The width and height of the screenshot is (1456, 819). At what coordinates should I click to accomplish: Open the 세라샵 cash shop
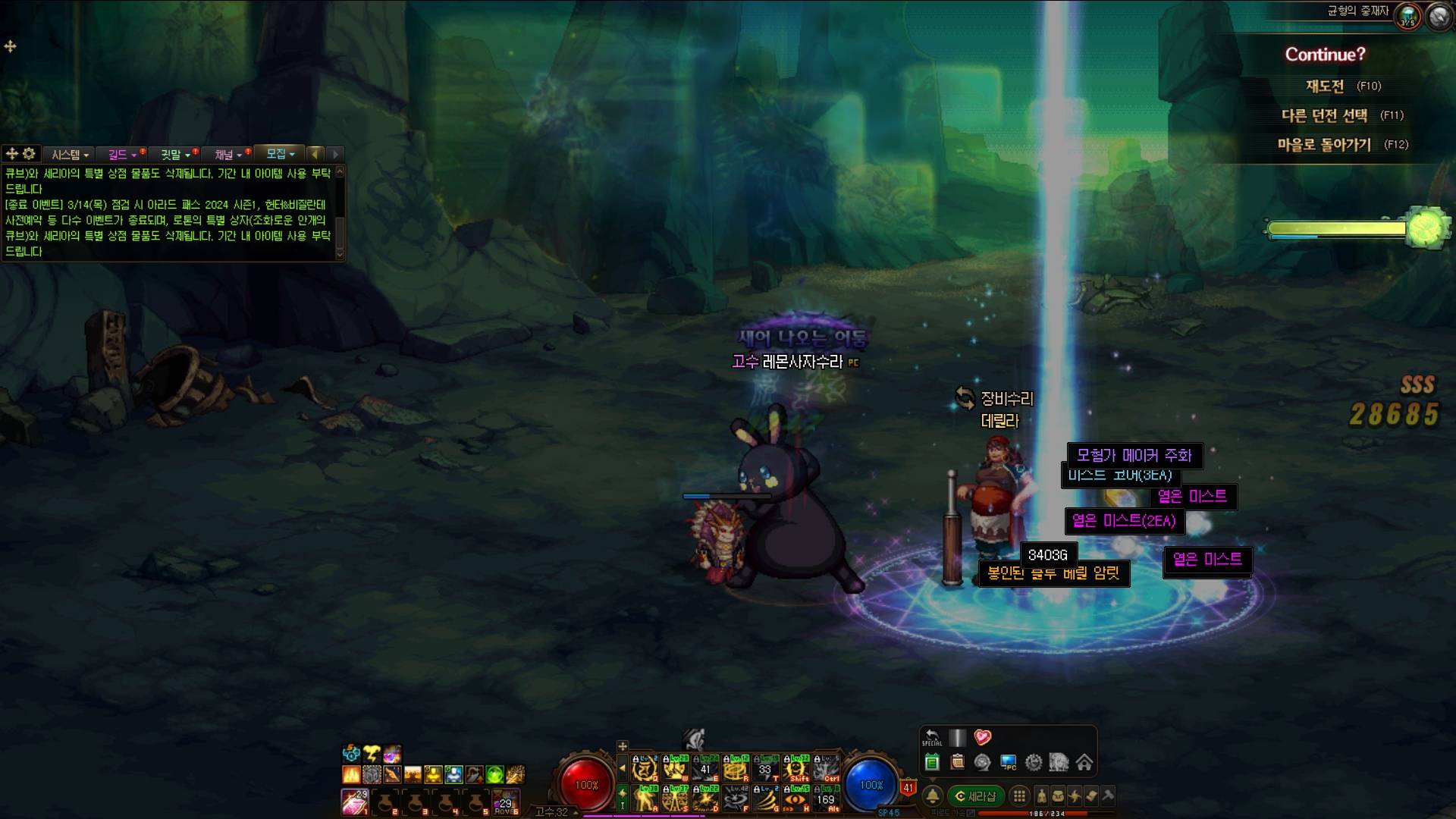coord(975,796)
